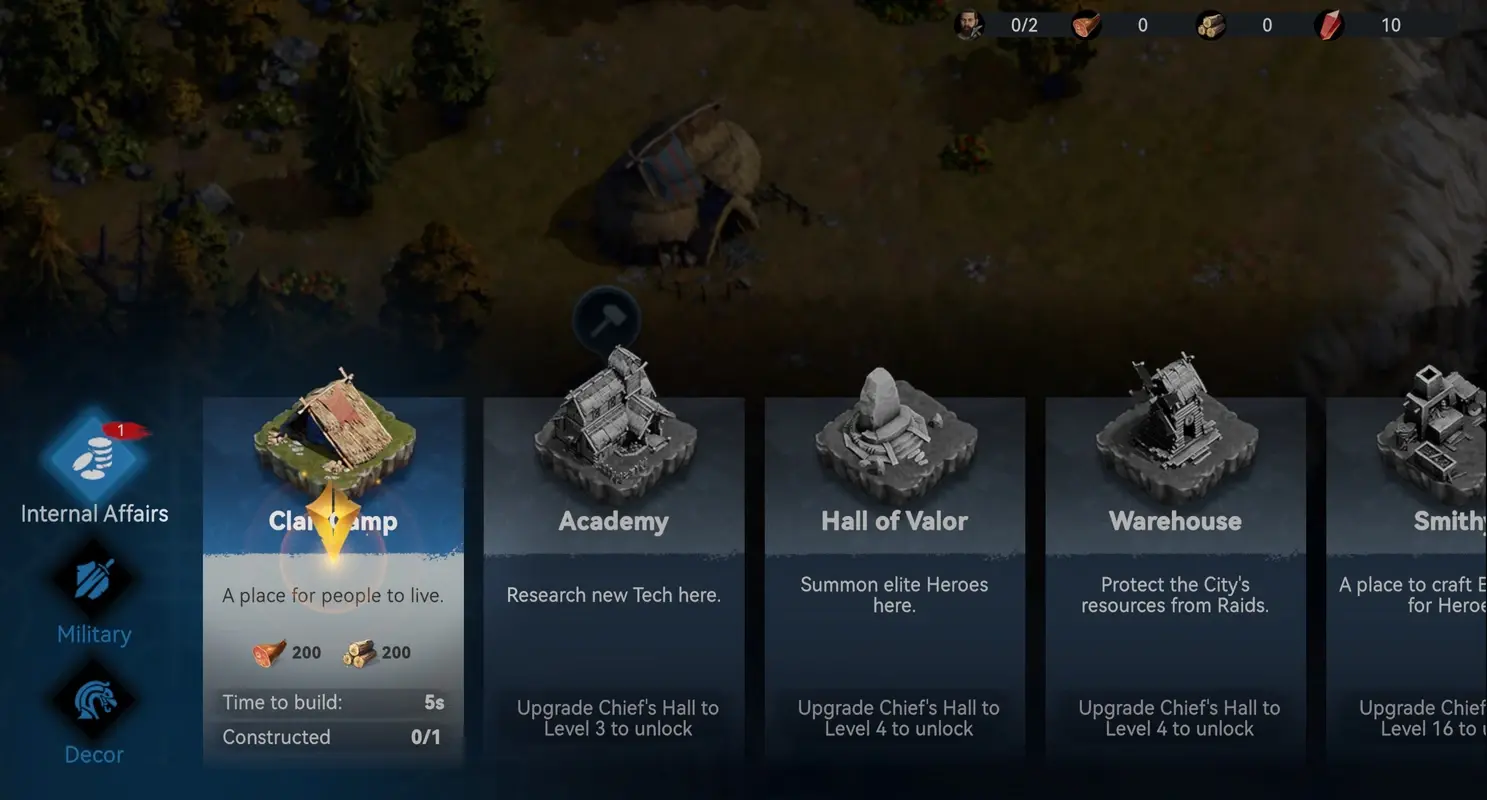Click the red gem resource icon showing 10
This screenshot has width=1487, height=800.
click(1328, 25)
